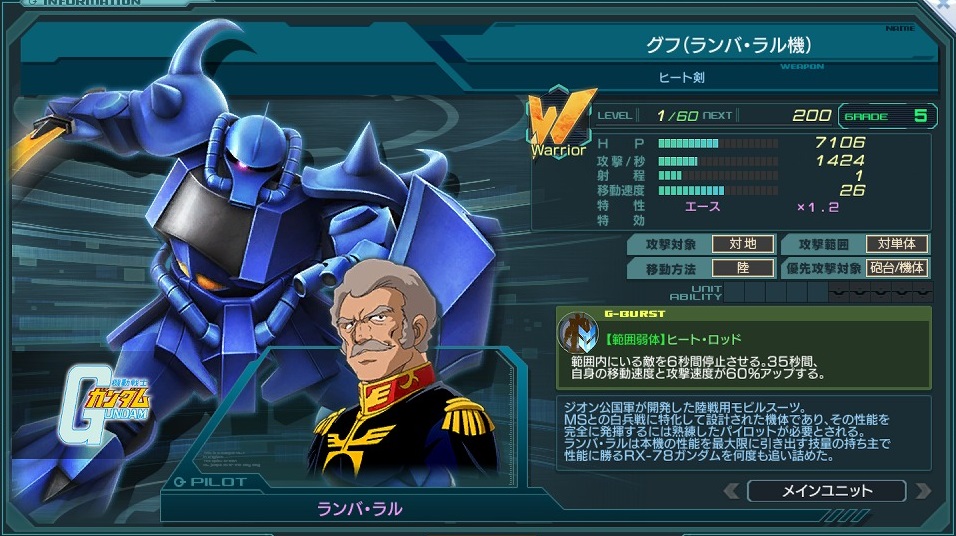Select the メインユニット button
956x536 pixels.
point(826,491)
